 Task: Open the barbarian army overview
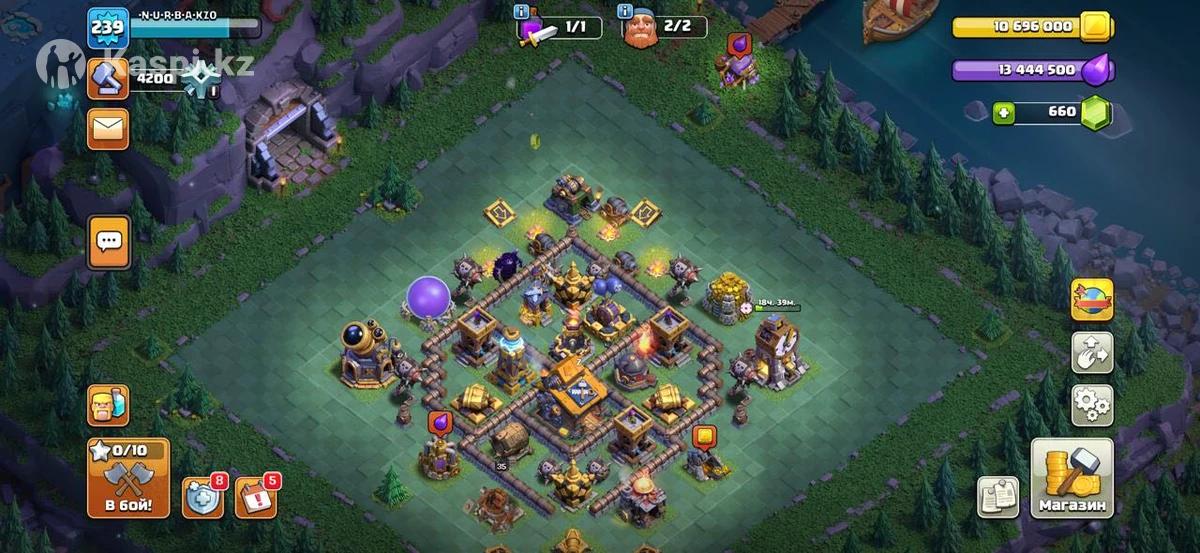click(107, 405)
